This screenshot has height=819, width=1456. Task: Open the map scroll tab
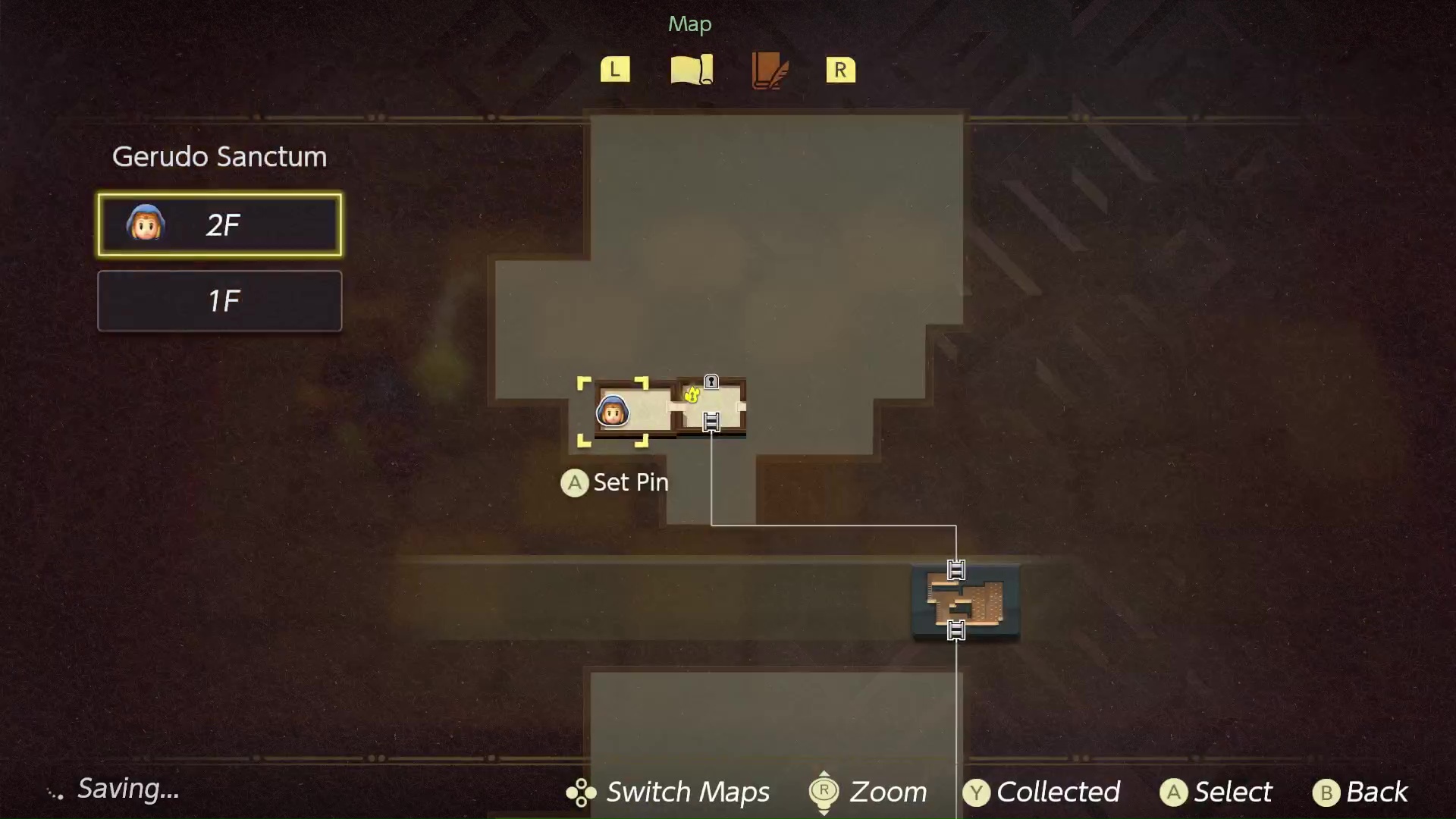[x=692, y=70]
